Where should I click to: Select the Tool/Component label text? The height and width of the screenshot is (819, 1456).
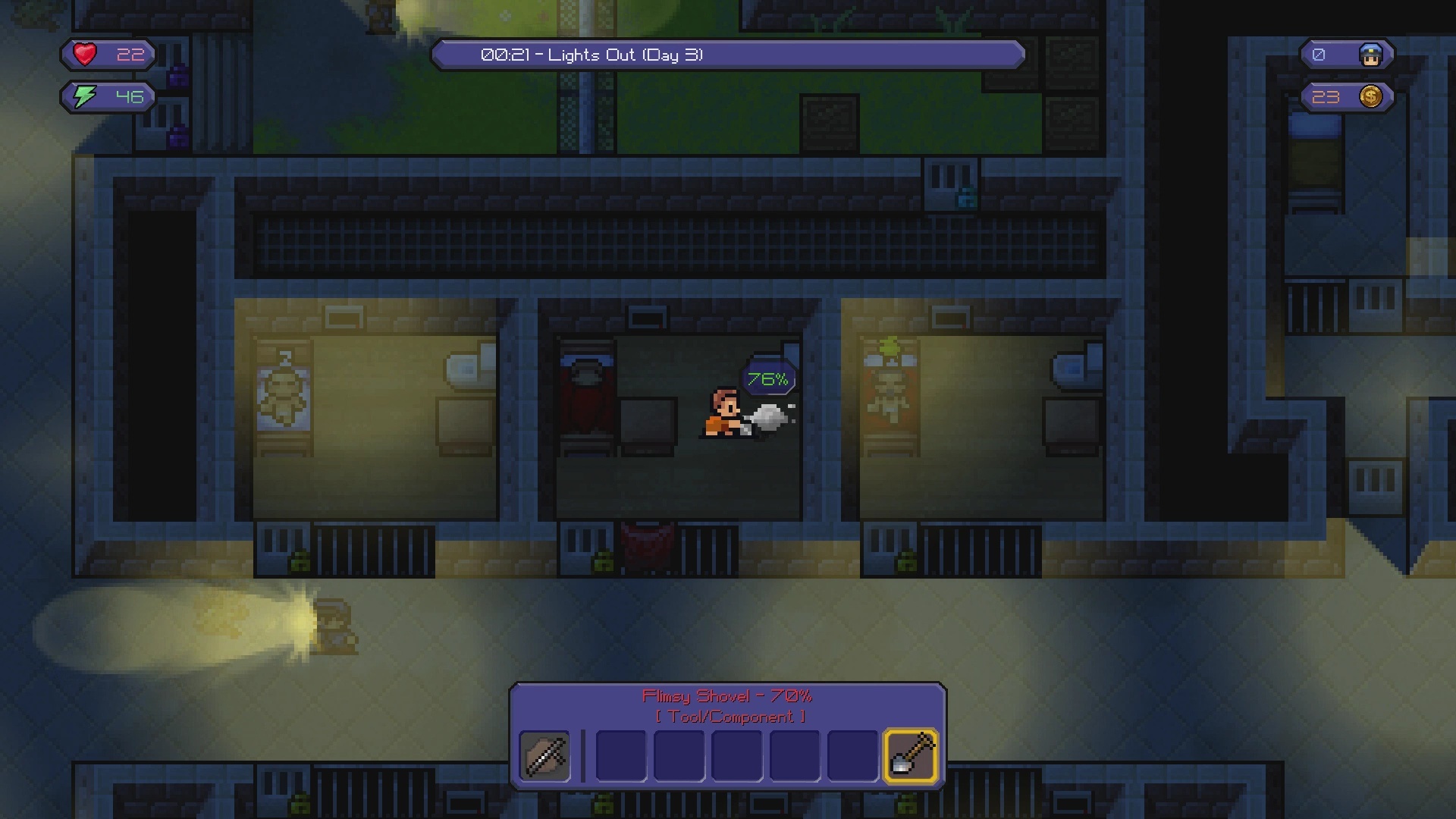[x=728, y=716]
